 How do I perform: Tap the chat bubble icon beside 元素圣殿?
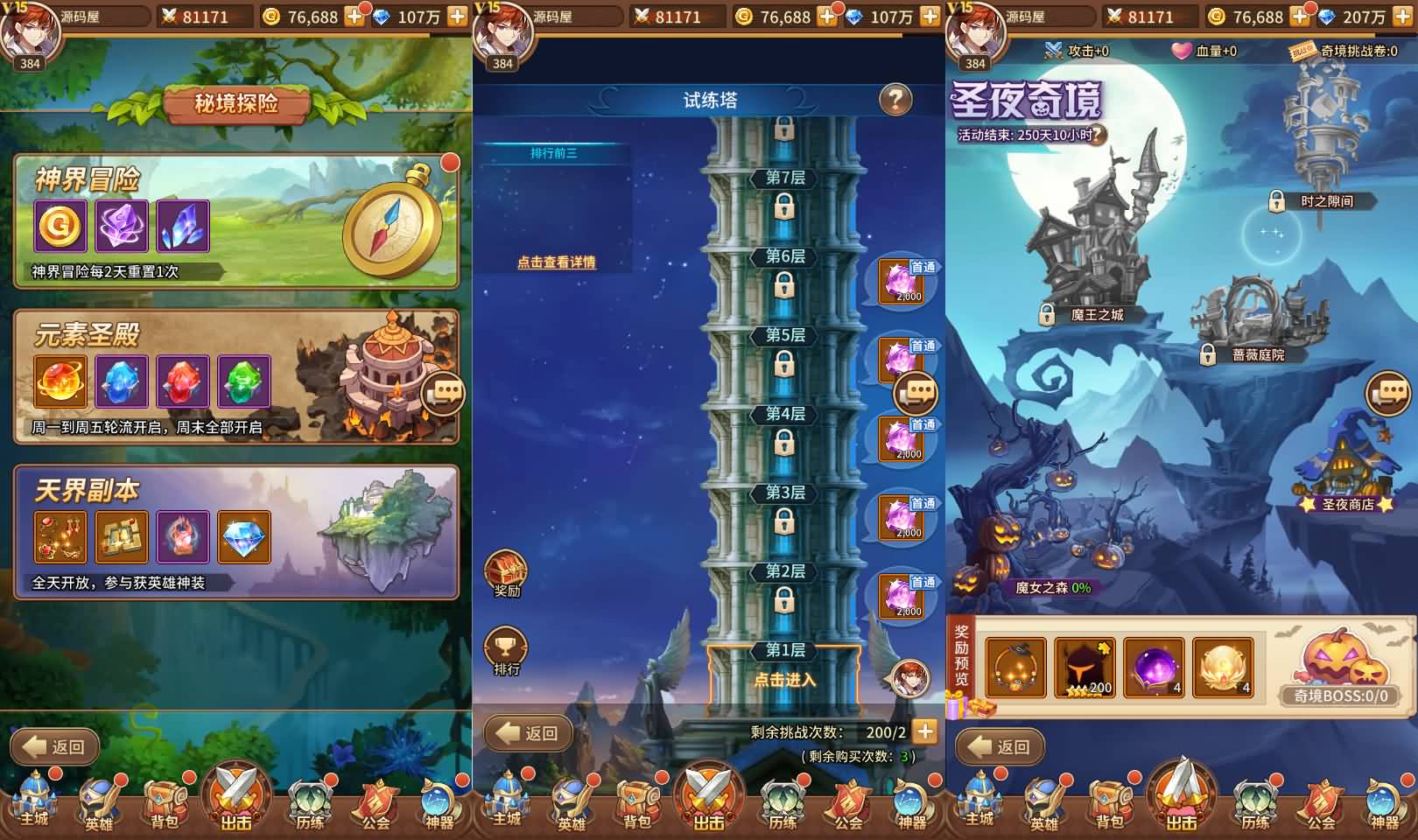pos(445,394)
